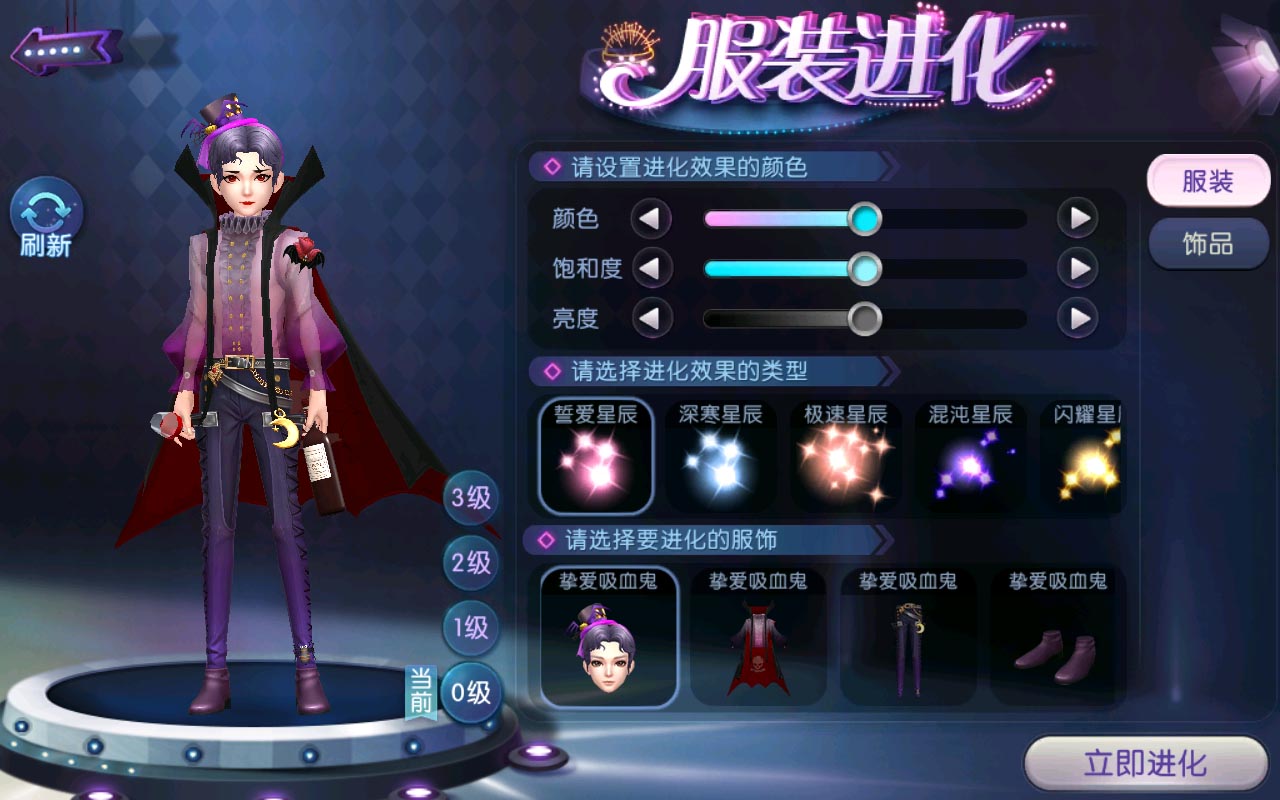Click the 刷新 refresh button

pos(46,219)
